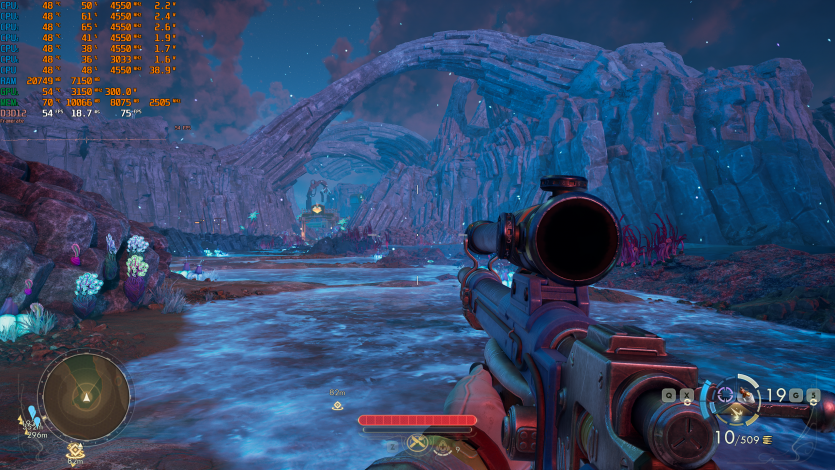Click the floating objective marker showing 82m
835x470 pixels.
click(x=338, y=405)
